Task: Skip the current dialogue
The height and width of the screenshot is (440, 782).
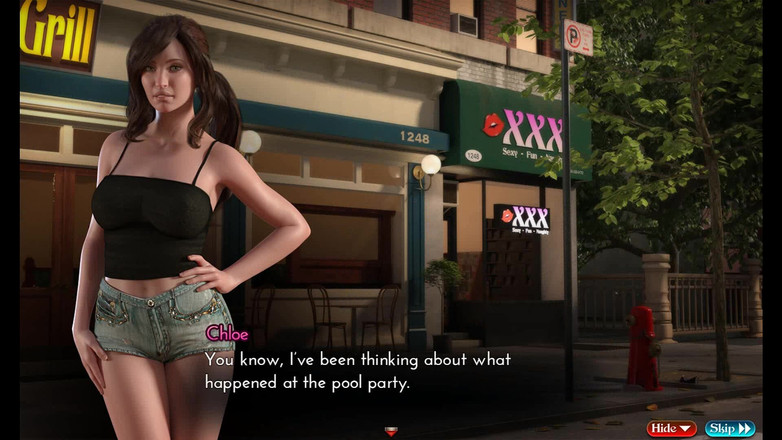Action: pyautogui.click(x=730, y=429)
